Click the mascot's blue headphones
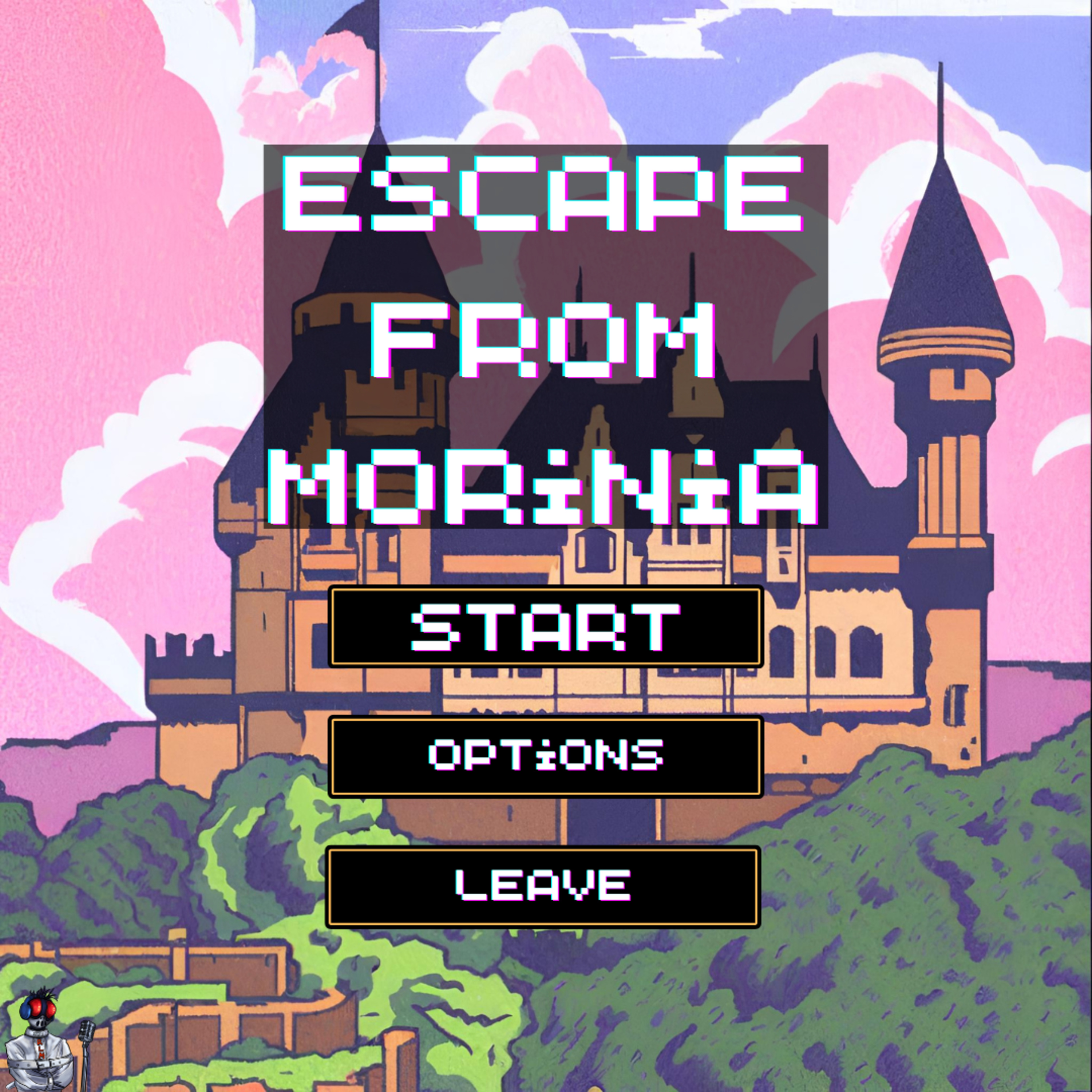 tap(25, 1010)
